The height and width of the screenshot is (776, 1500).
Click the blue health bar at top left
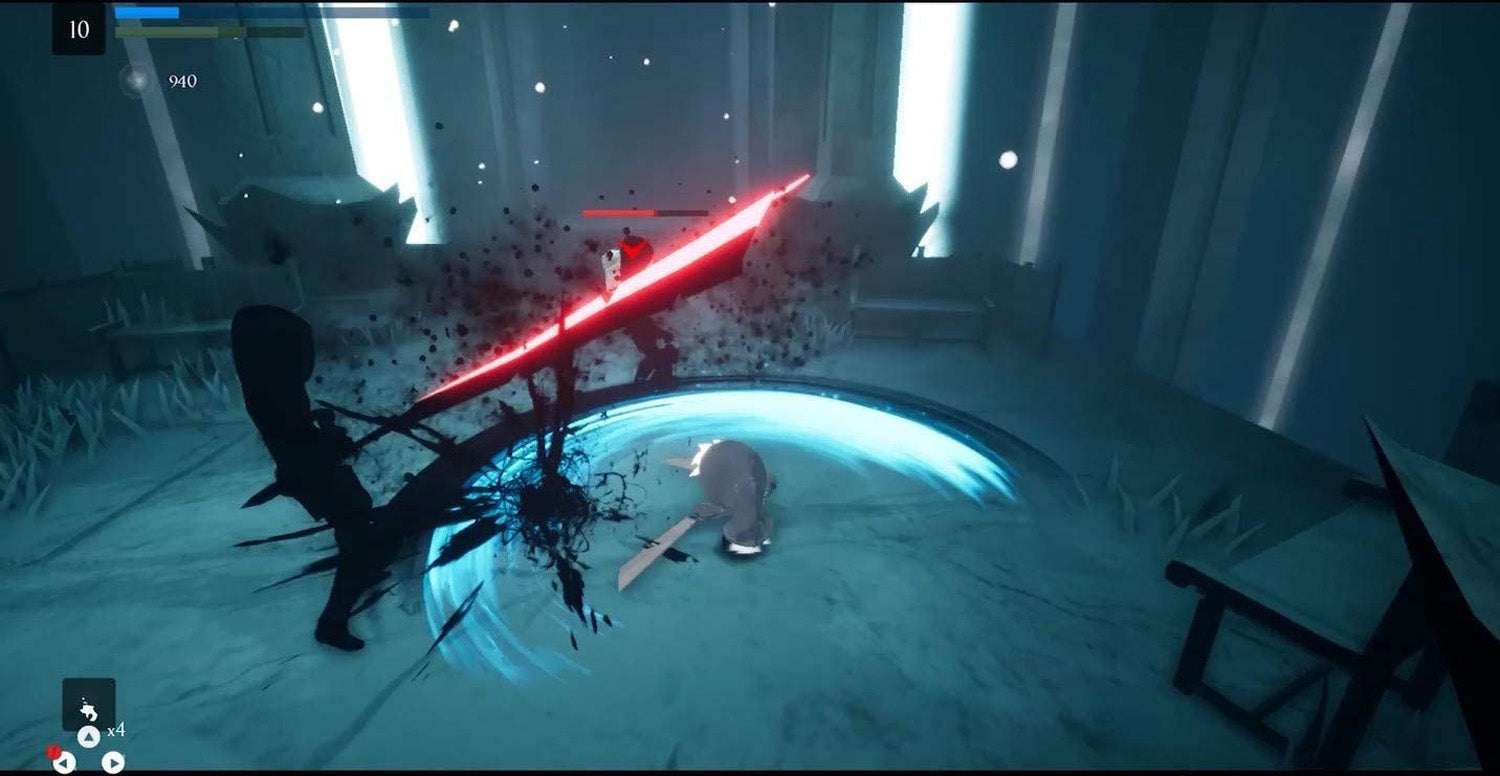point(146,12)
